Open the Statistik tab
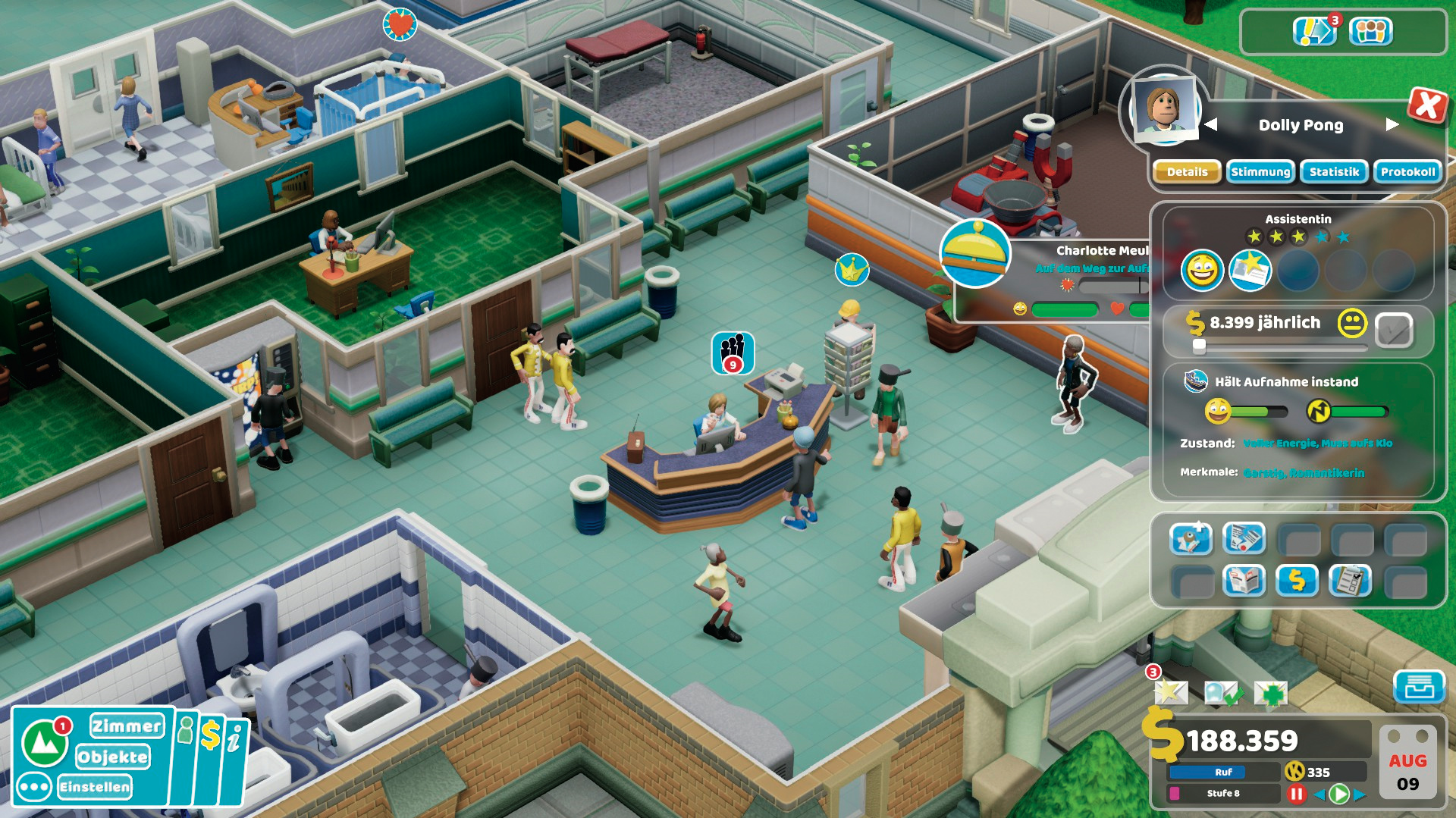The width and height of the screenshot is (1456, 818). tap(1334, 172)
